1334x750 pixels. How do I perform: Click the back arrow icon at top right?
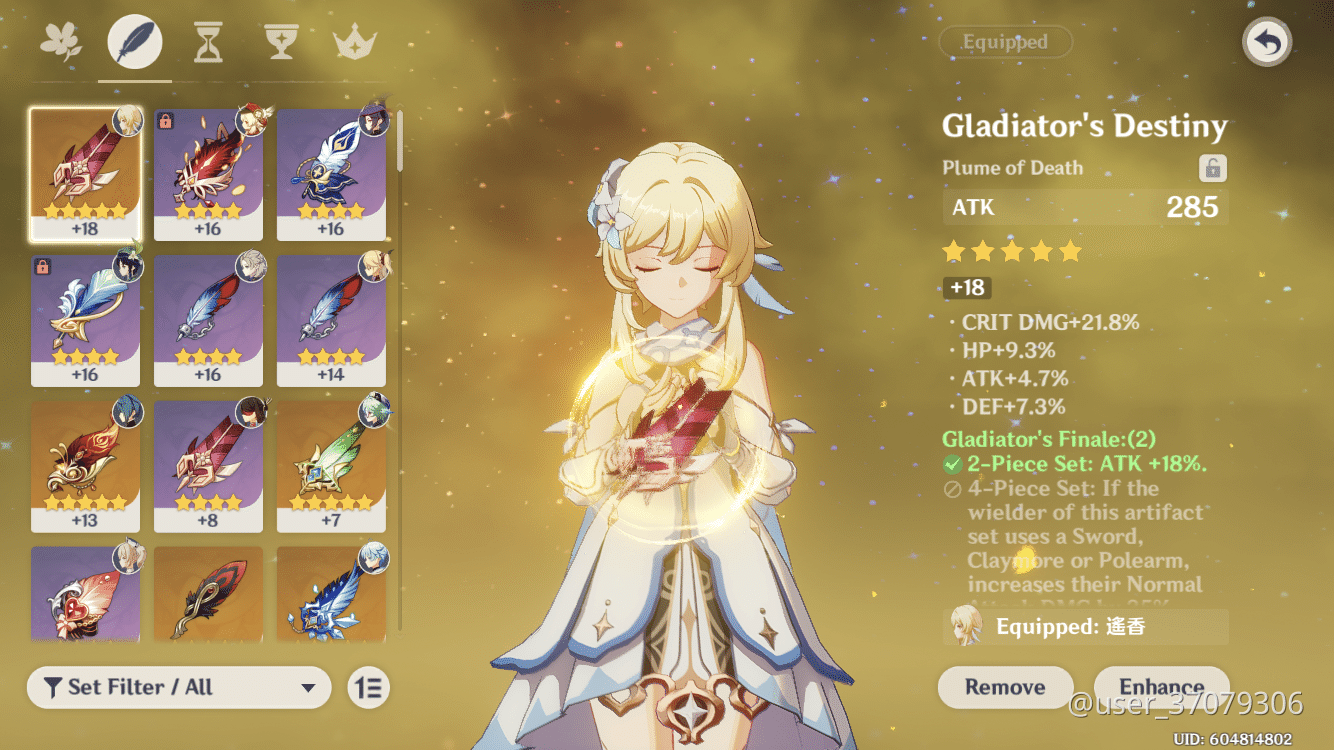(1266, 42)
